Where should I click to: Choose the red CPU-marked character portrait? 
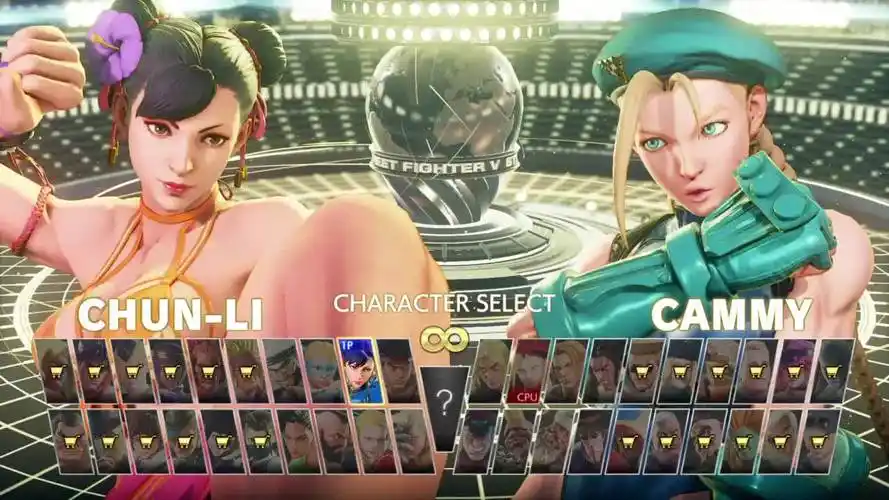(527, 371)
